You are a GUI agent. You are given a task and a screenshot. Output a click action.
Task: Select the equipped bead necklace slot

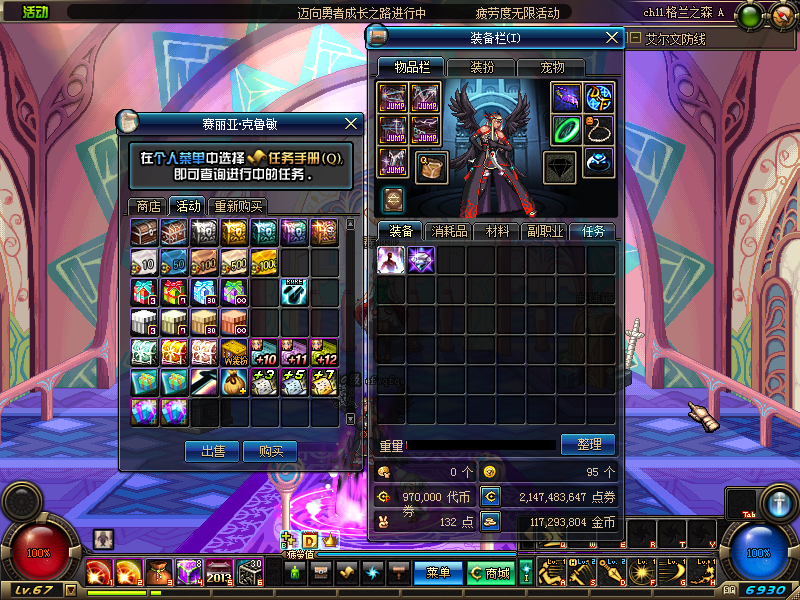[600, 129]
